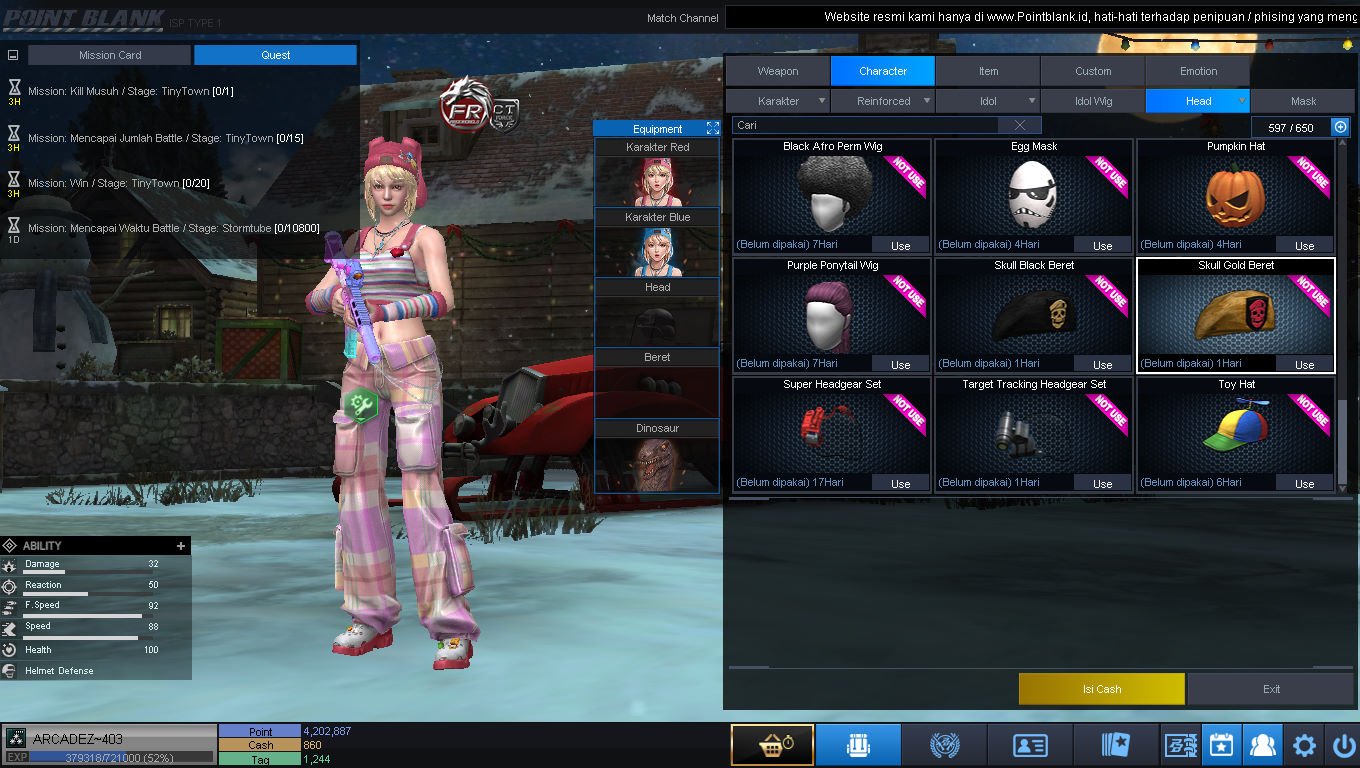Image resolution: width=1360 pixels, height=768 pixels.
Task: Select the Pumpkin Hat item
Action: click(1235, 196)
